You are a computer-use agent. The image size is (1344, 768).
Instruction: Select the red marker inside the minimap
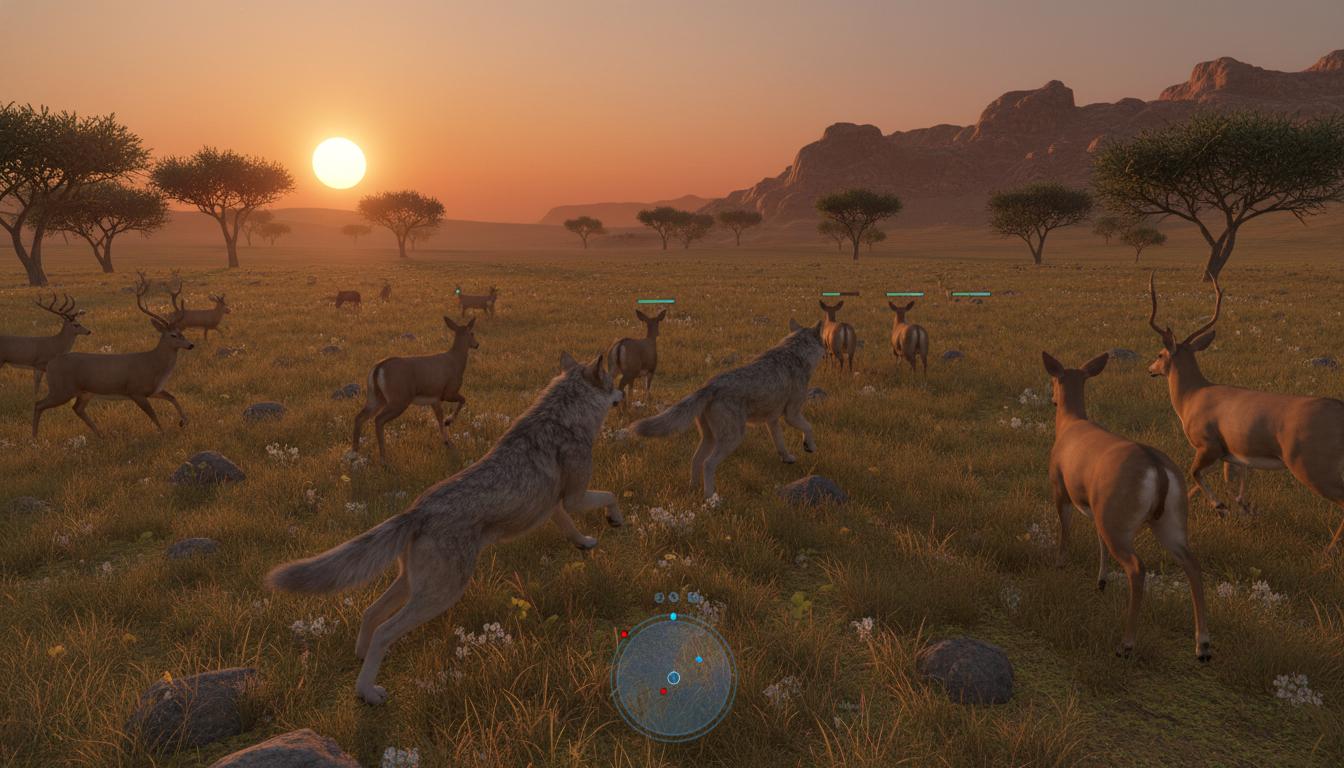(x=663, y=691)
